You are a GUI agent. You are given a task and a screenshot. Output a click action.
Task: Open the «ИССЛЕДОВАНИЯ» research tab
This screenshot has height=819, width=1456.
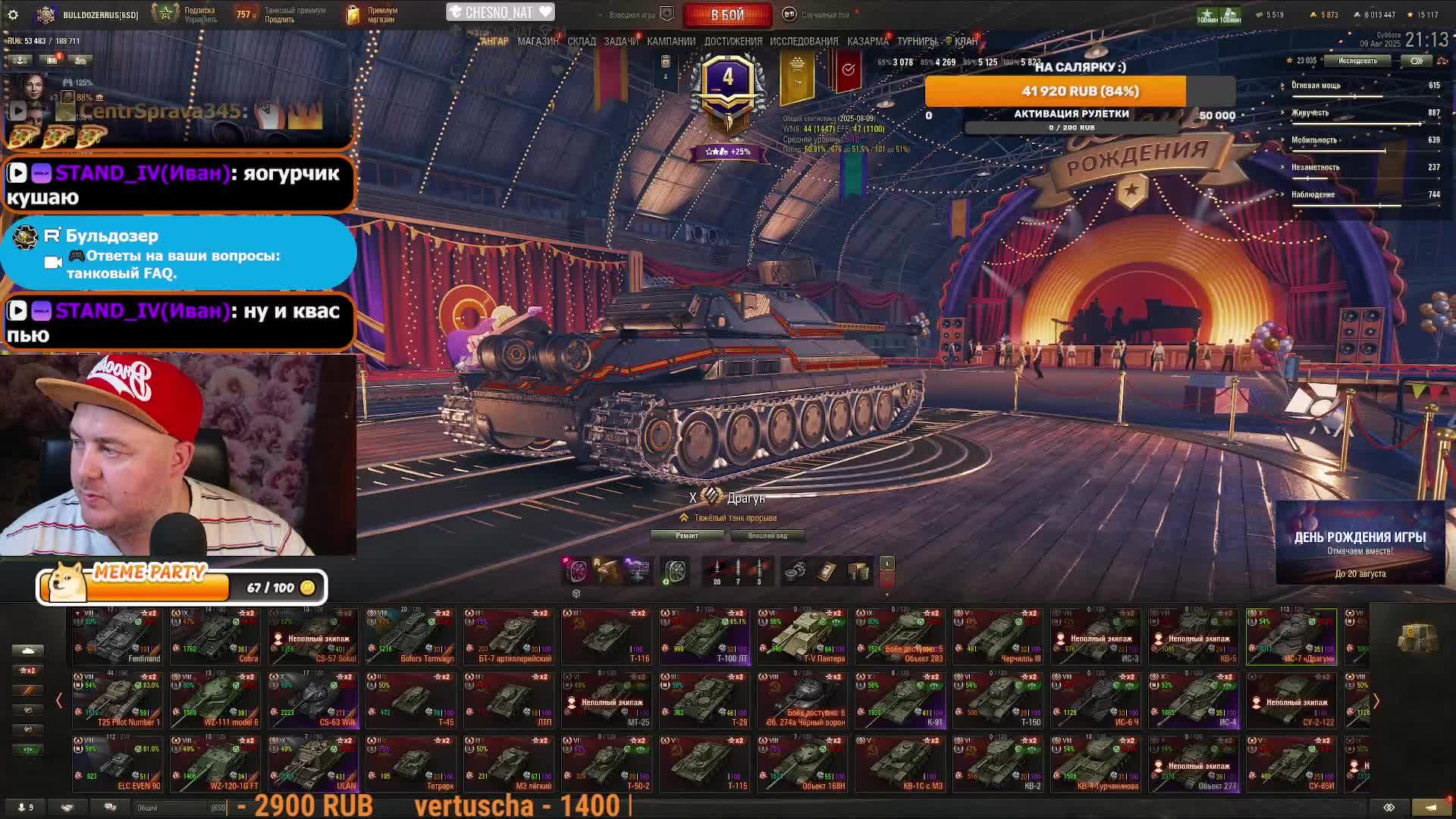coord(804,41)
